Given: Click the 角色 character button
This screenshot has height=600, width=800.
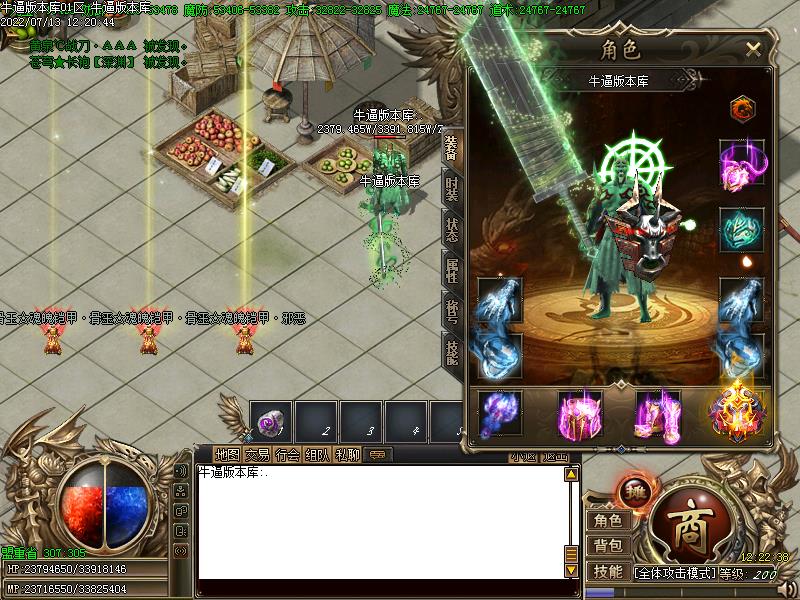Looking at the screenshot, I should click(608, 520).
